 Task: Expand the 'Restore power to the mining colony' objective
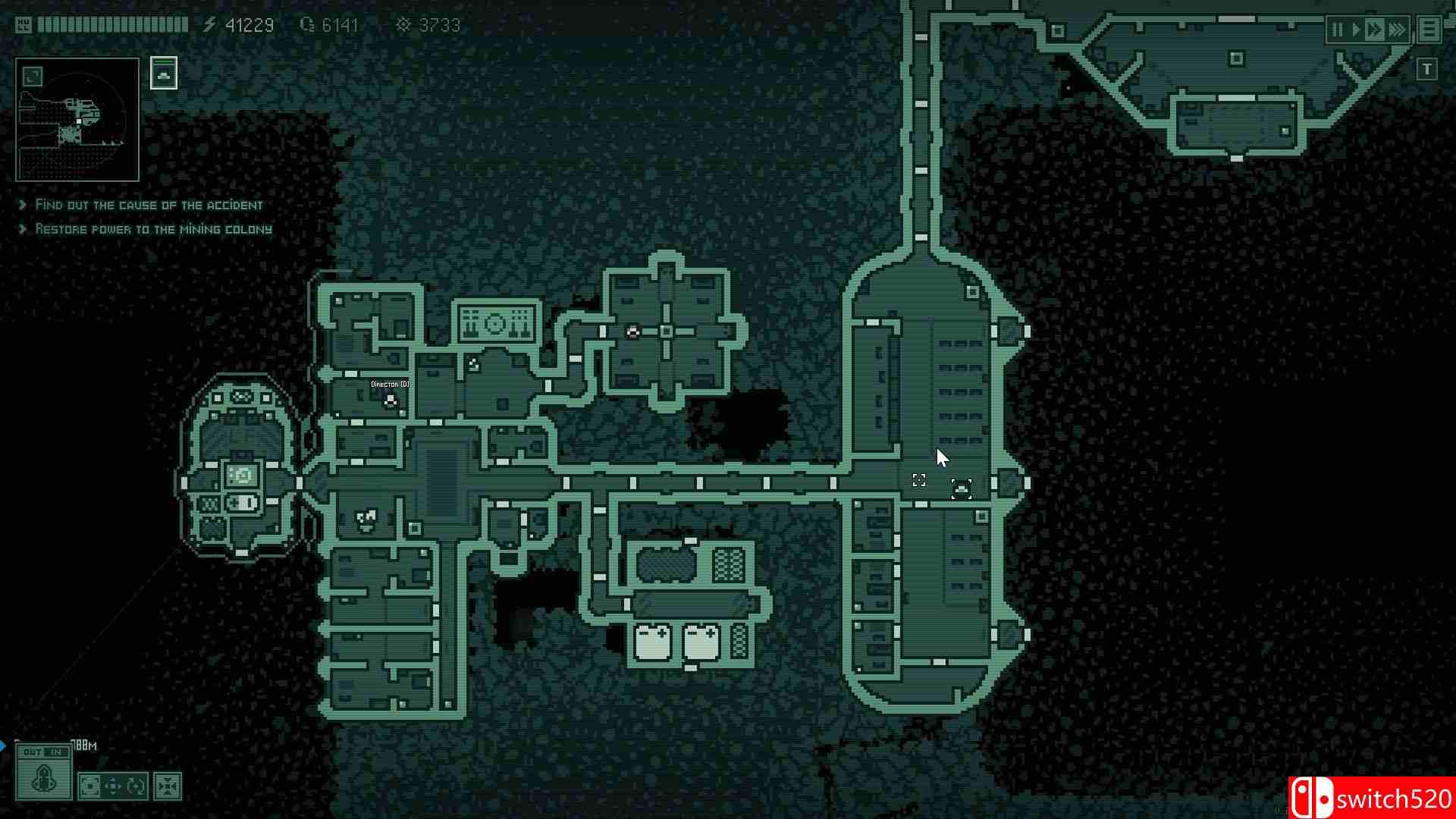(153, 229)
